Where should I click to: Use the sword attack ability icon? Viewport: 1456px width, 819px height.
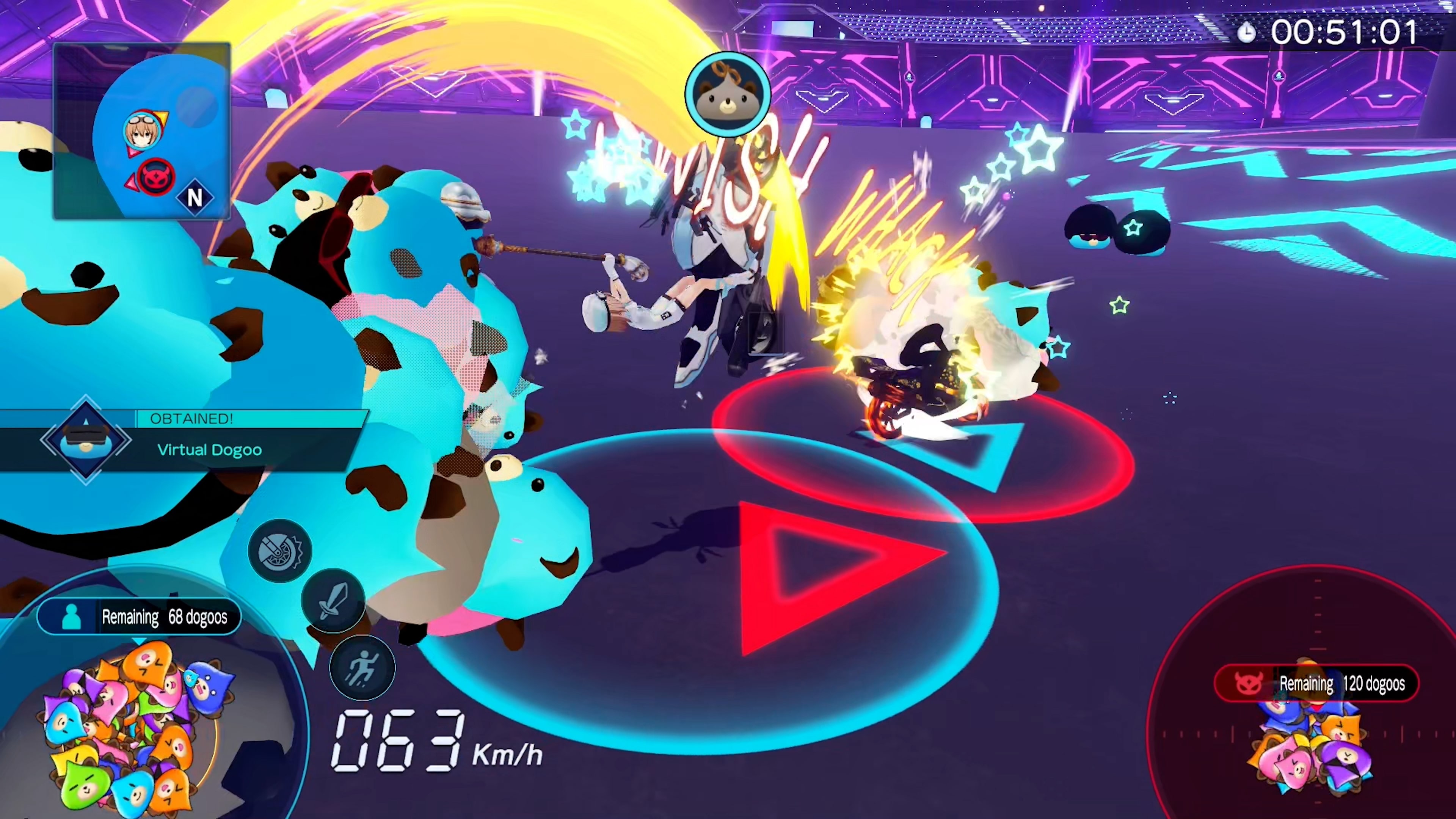click(x=333, y=600)
